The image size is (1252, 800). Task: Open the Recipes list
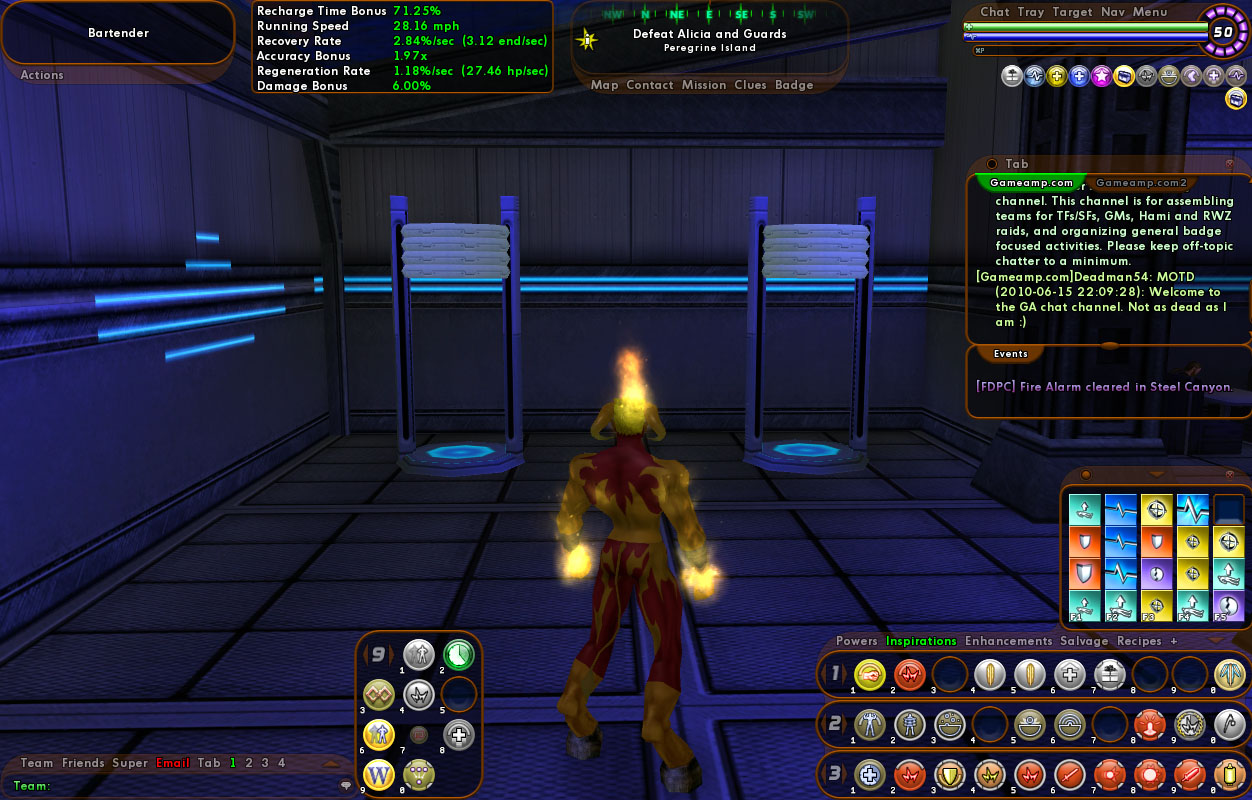1139,641
